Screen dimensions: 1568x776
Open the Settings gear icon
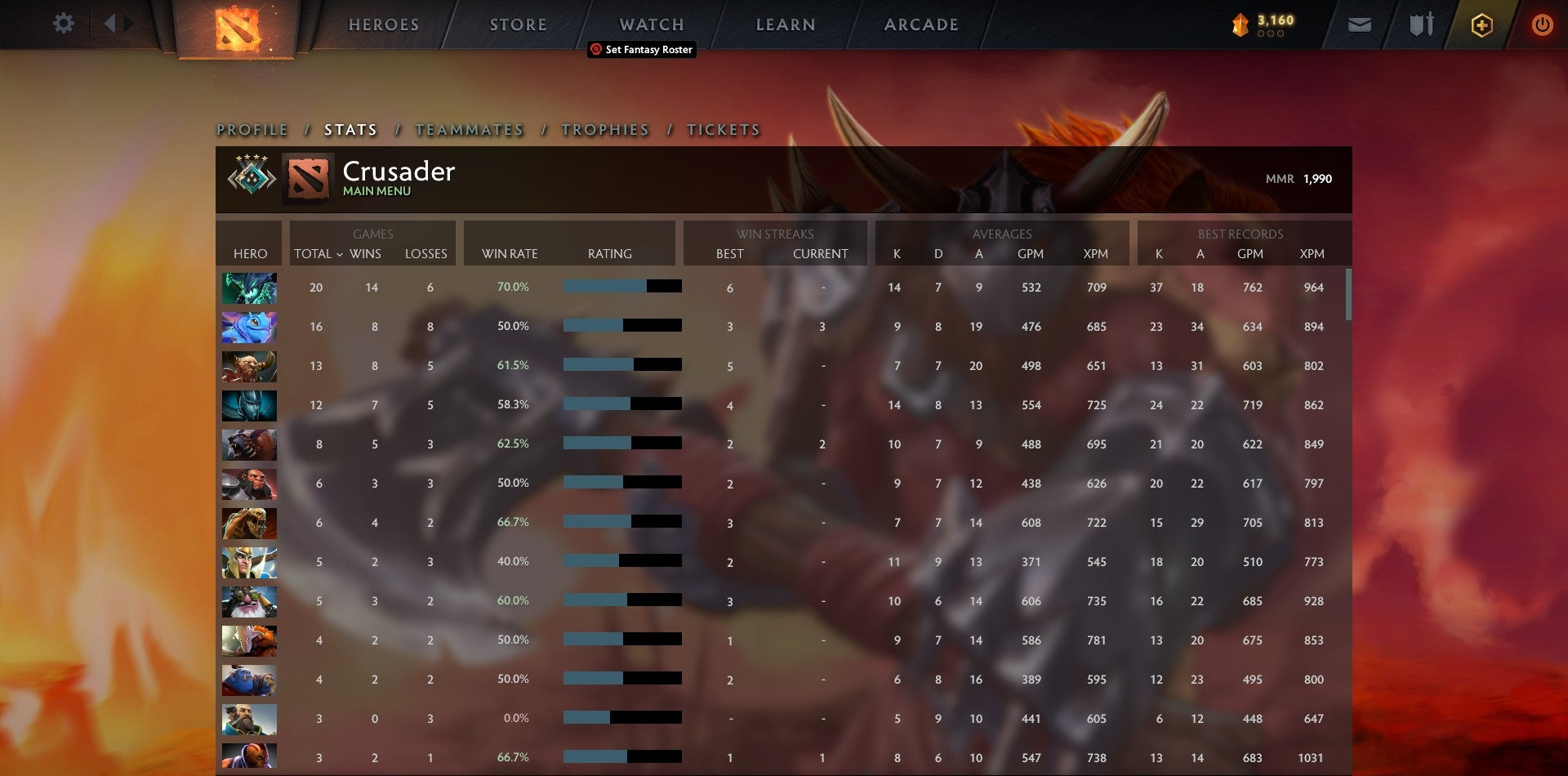click(x=64, y=24)
